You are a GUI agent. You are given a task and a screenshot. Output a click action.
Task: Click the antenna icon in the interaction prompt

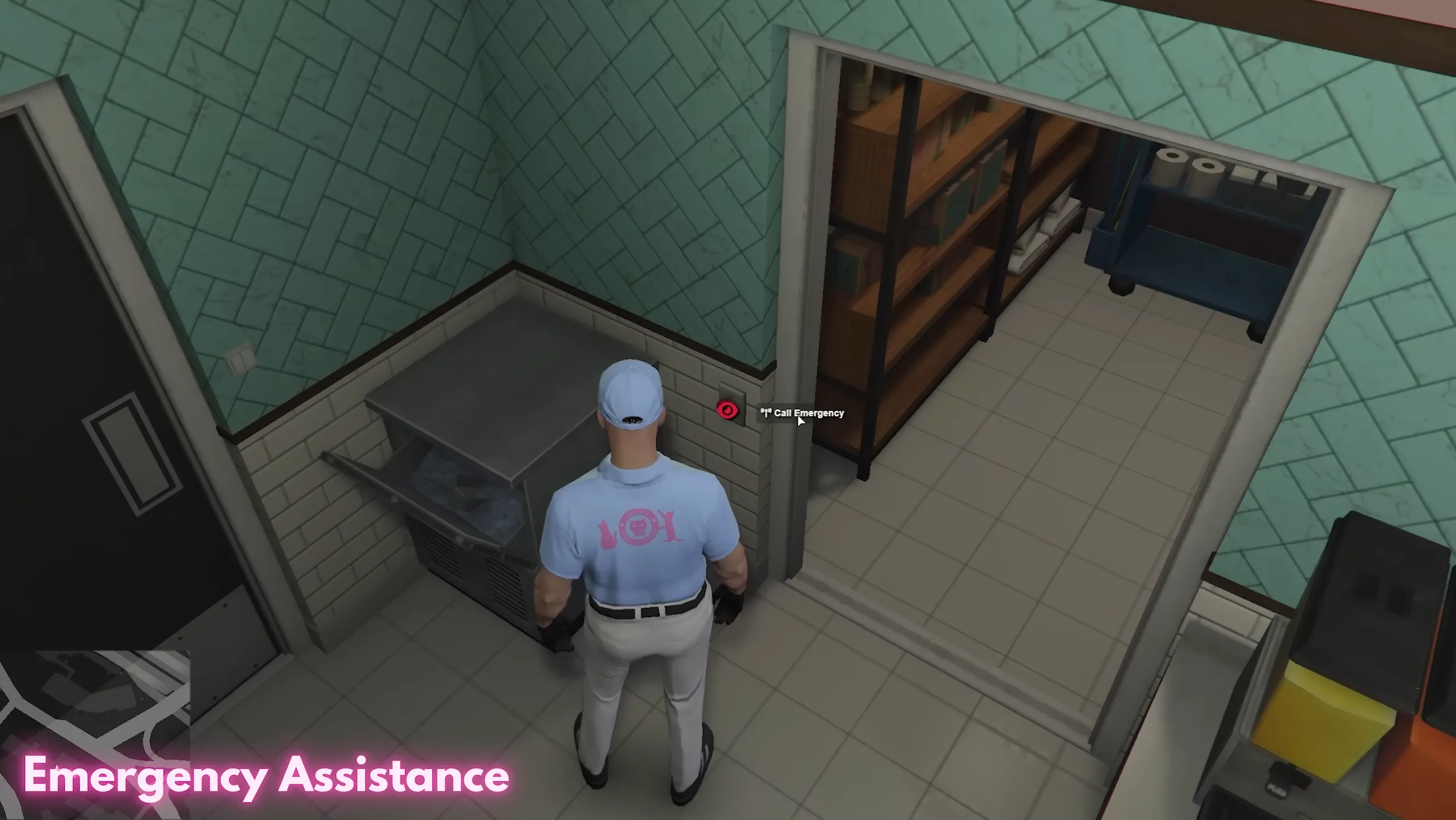pyautogui.click(x=766, y=413)
